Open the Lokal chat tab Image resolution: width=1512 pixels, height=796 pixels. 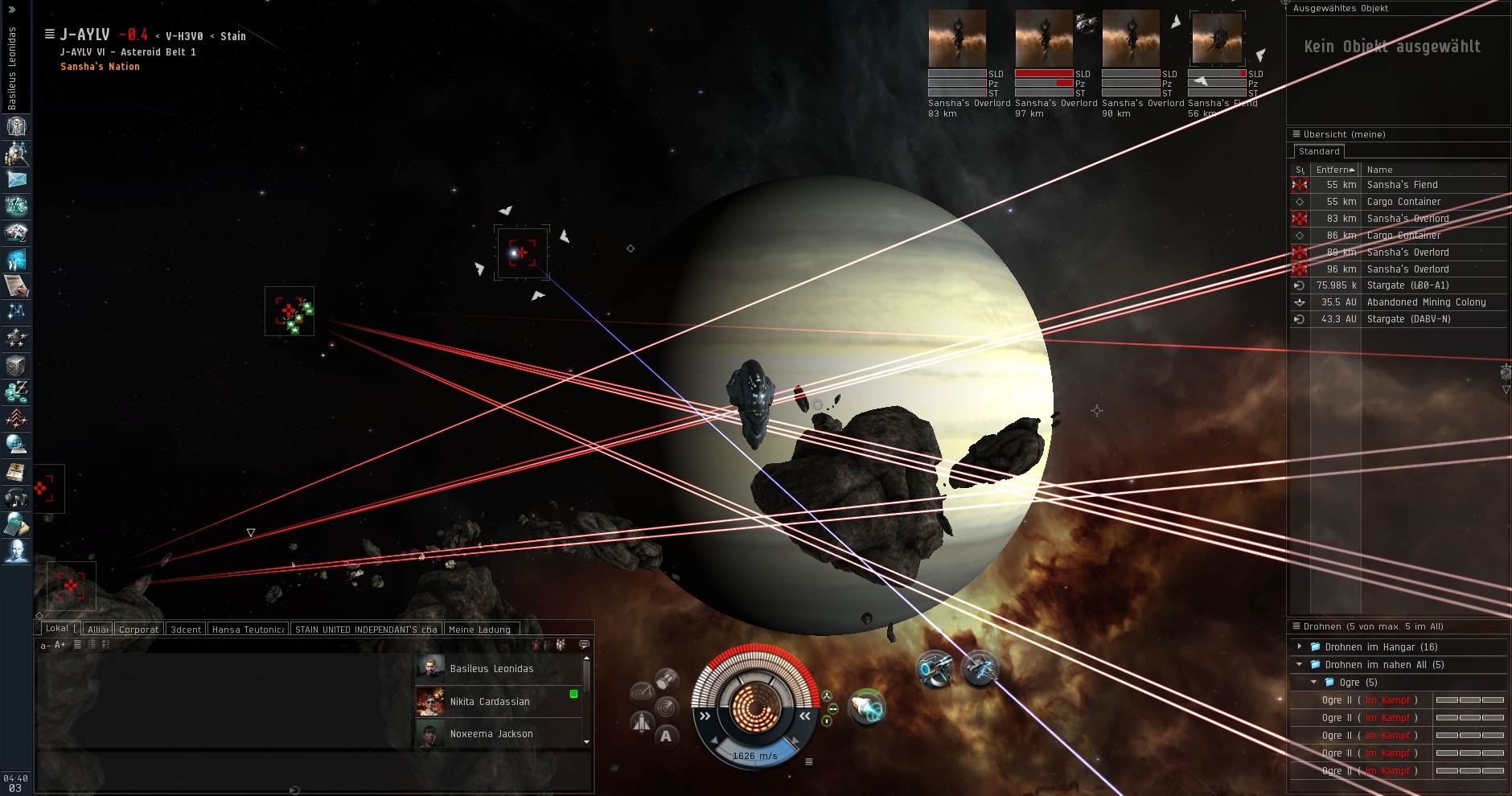[x=57, y=629]
